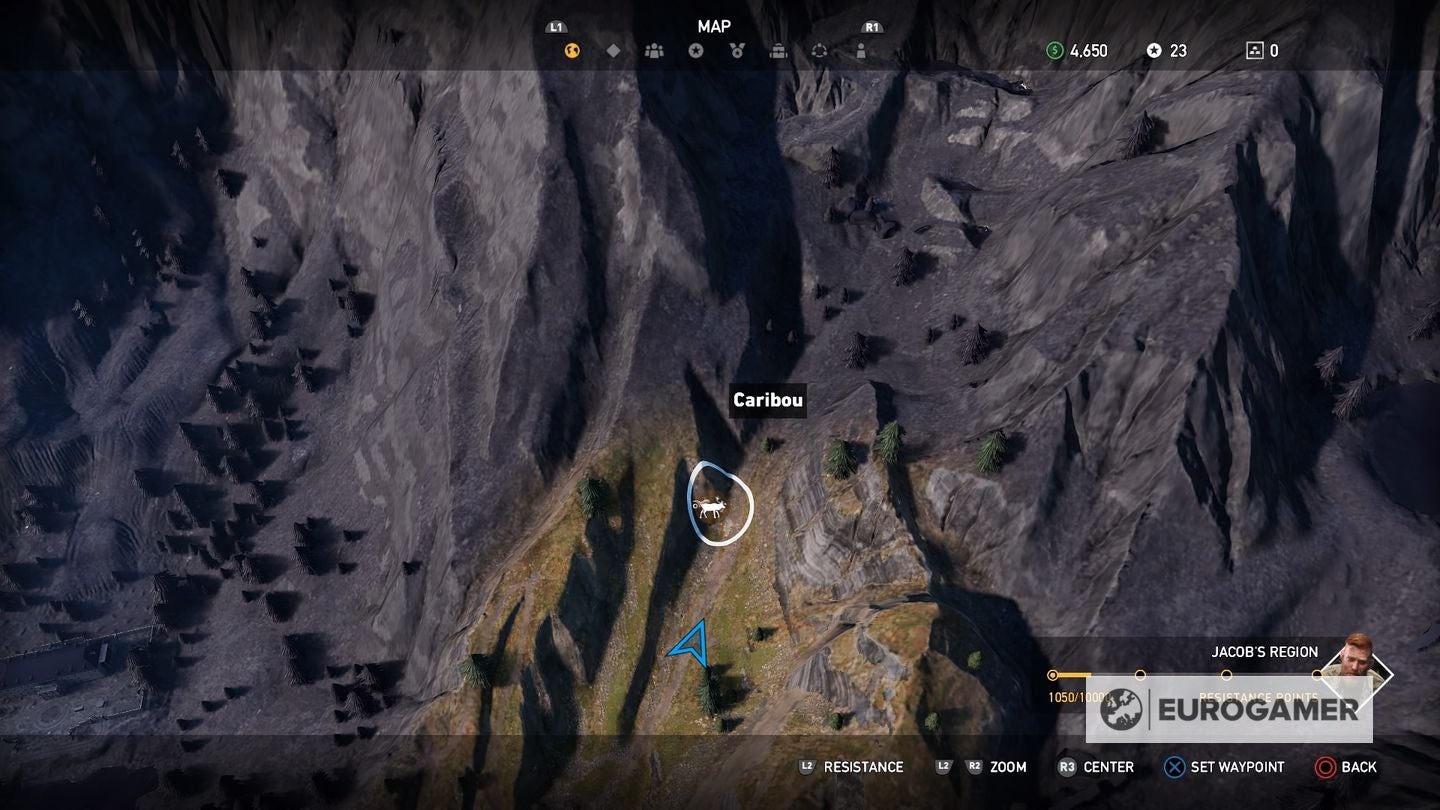Switch to the MAP tab
Screen dimensions: 1440x810
pos(716,27)
